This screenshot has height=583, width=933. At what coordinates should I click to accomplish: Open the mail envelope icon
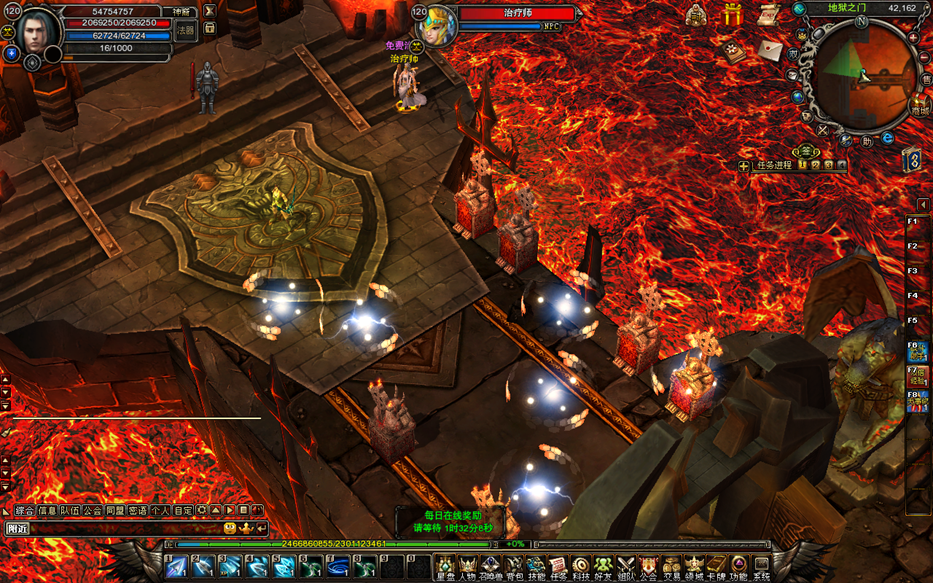pyautogui.click(x=769, y=49)
